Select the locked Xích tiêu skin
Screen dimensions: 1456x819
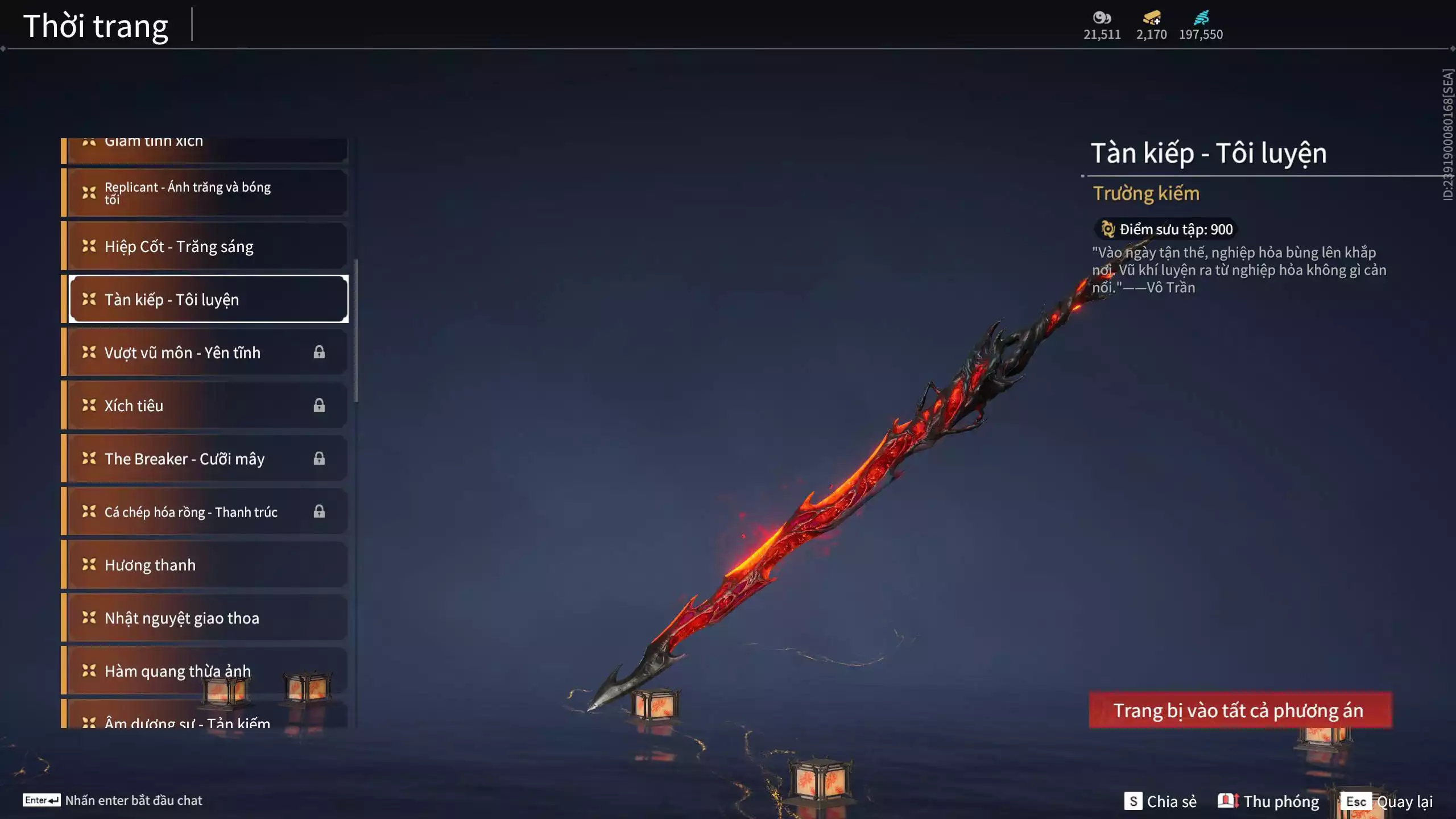[205, 406]
